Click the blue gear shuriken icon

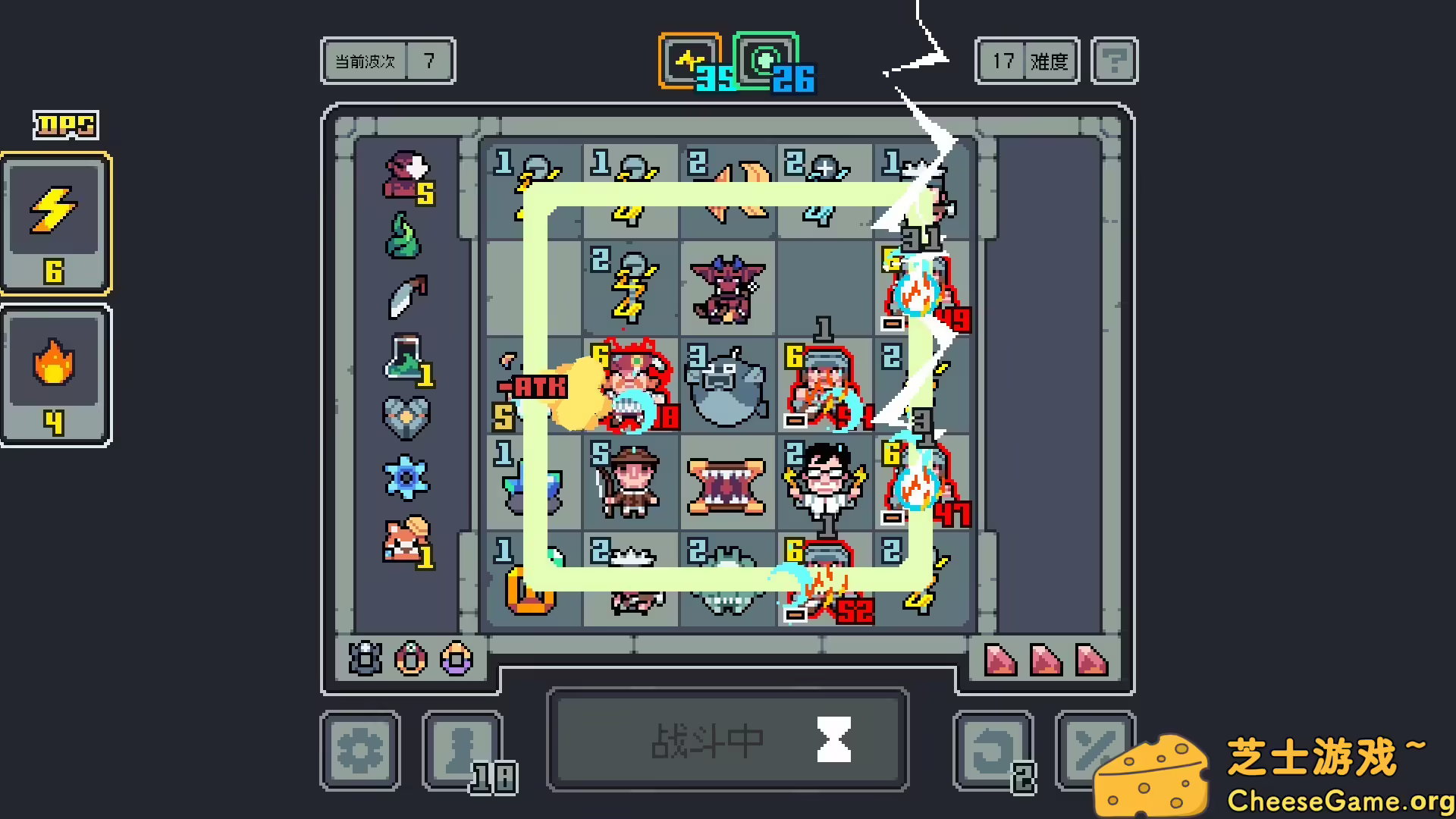[406, 478]
